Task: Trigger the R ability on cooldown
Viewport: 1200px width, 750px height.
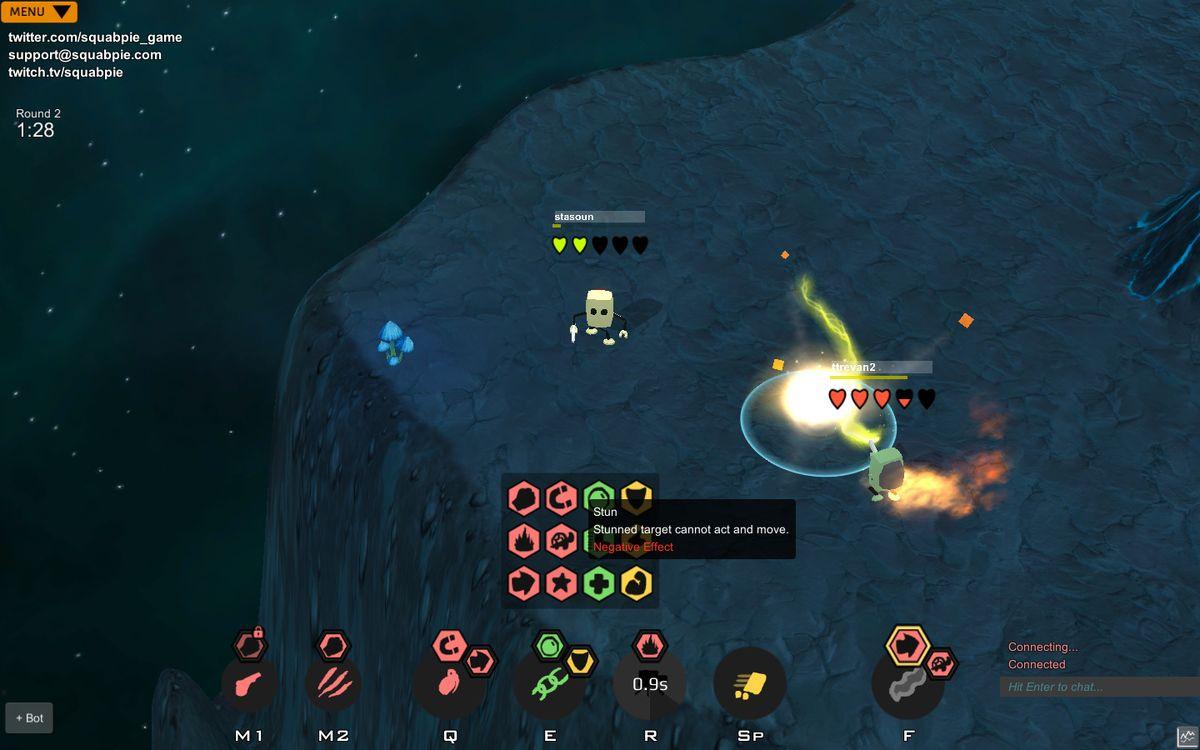Action: (650, 685)
